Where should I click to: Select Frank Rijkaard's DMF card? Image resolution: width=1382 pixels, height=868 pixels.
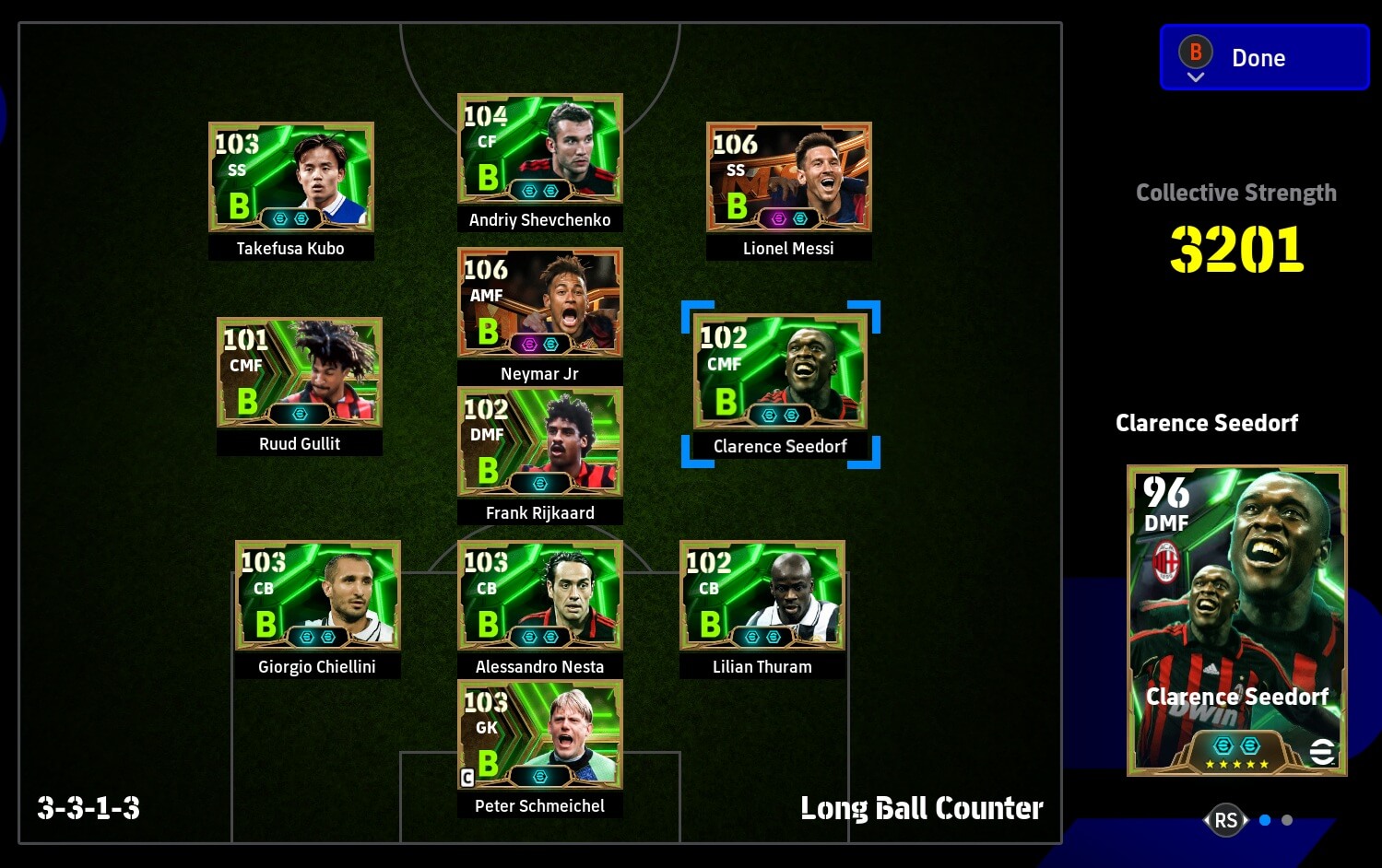pos(540,441)
